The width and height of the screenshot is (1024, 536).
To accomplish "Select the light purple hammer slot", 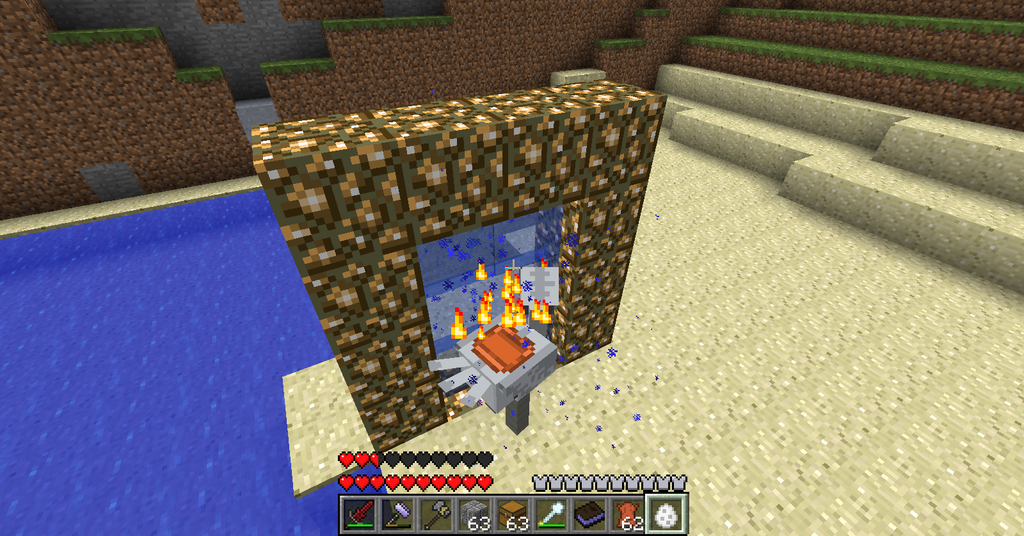I will (396, 515).
